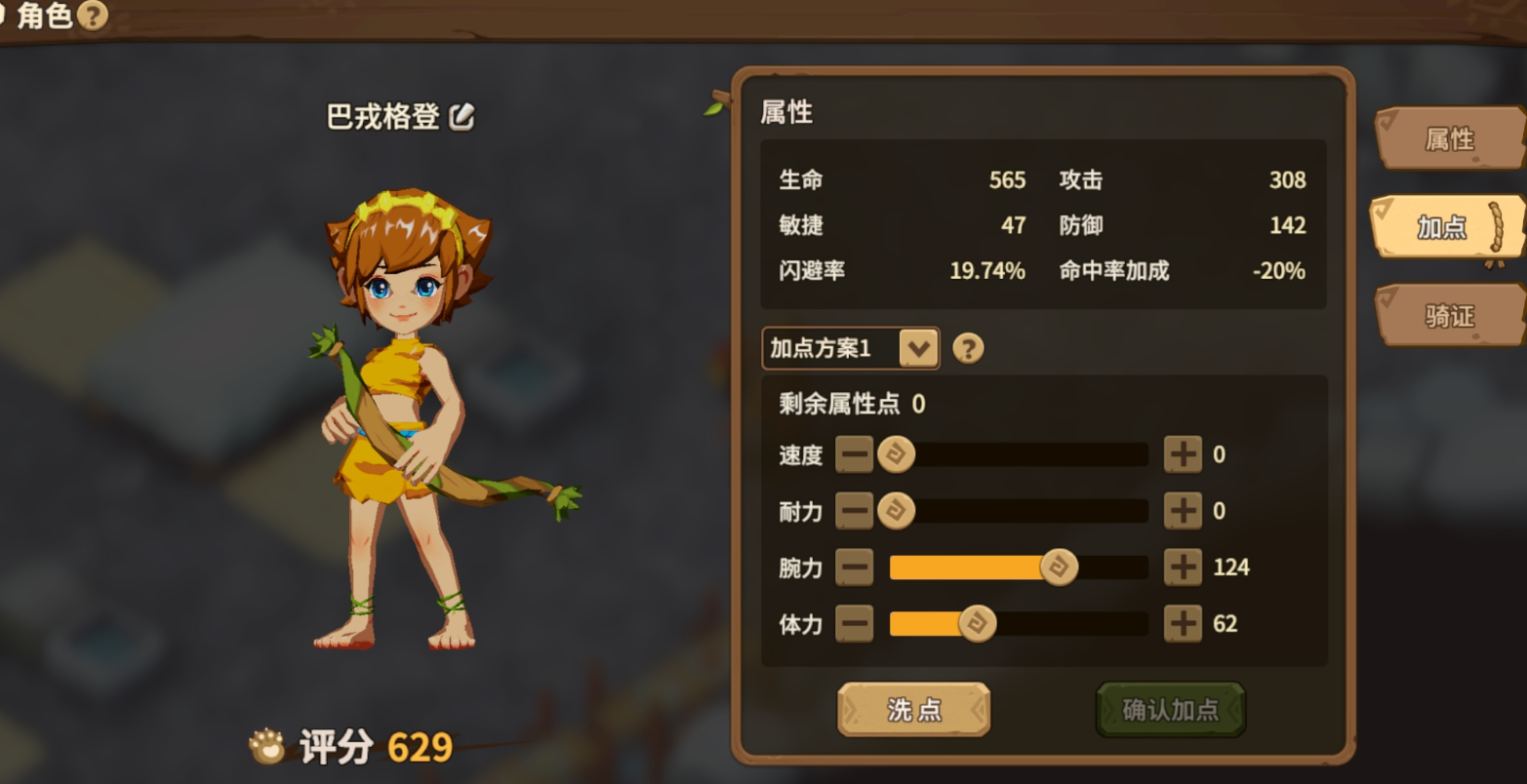Open help for 加点方案1 plan
Viewport: 1527px width, 784px height.
pyautogui.click(x=968, y=347)
